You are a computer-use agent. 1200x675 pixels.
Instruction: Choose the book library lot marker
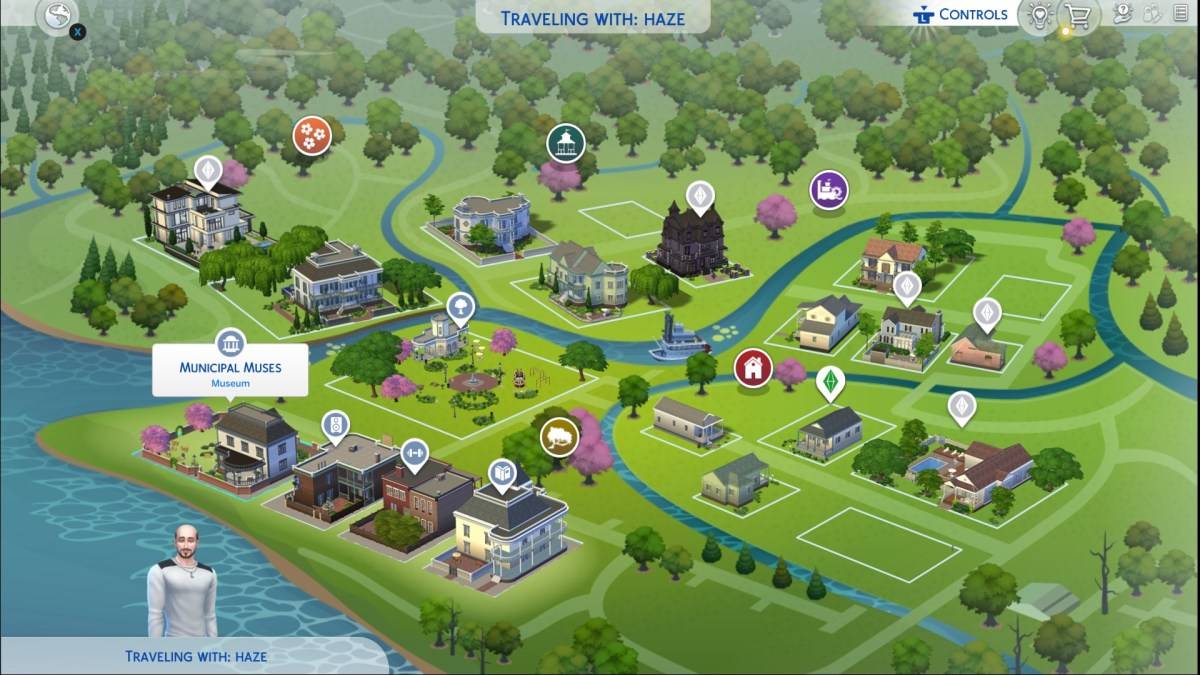pyautogui.click(x=501, y=473)
